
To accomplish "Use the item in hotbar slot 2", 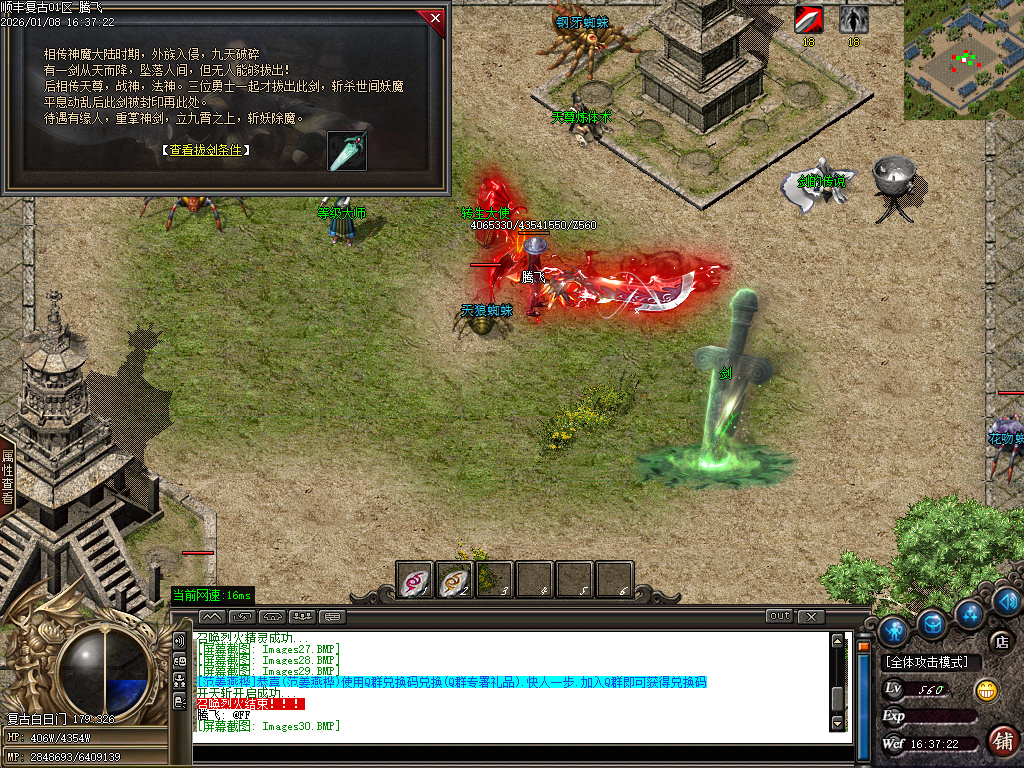I will point(455,580).
